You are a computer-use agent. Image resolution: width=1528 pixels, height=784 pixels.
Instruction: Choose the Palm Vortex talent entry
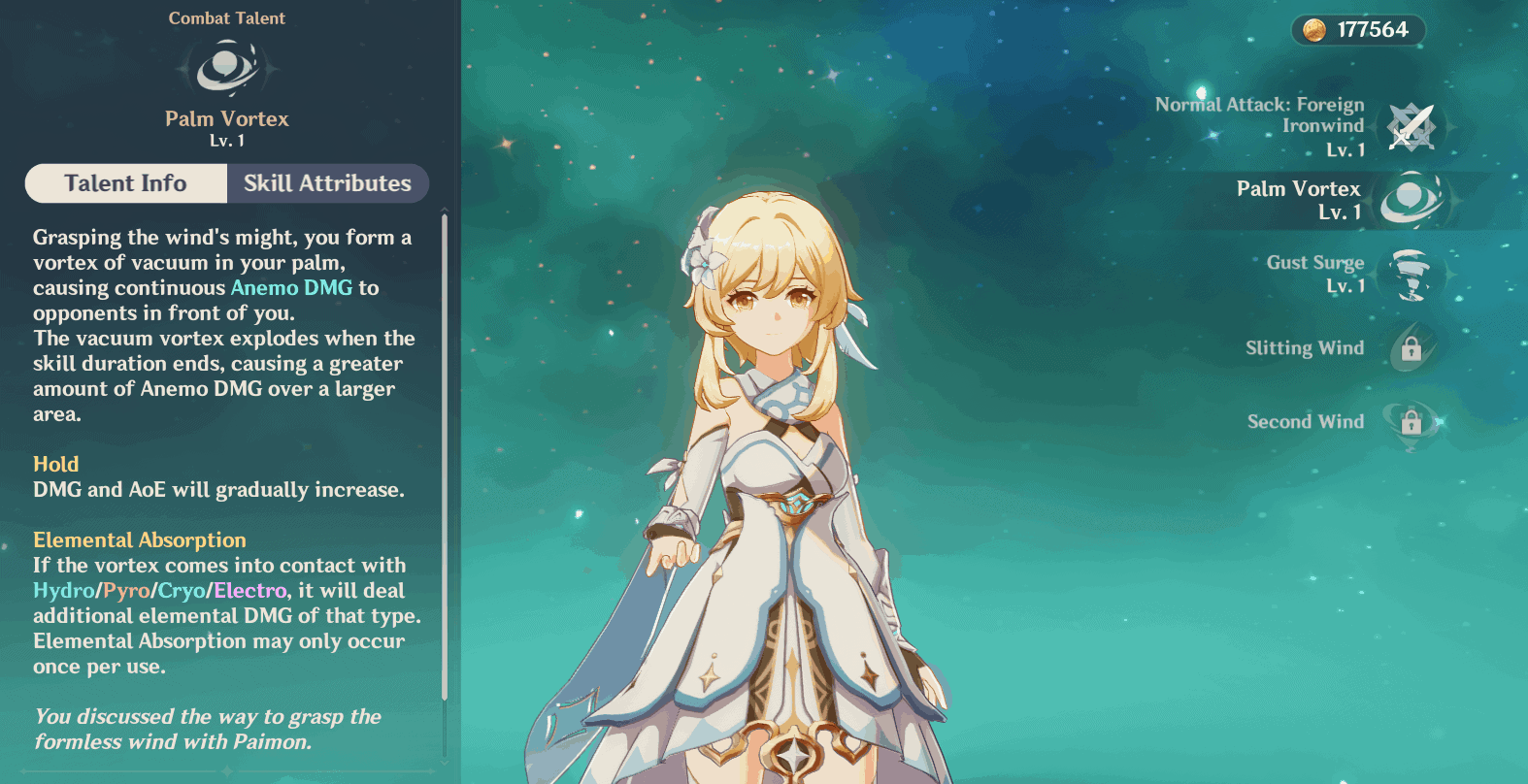1411,200
